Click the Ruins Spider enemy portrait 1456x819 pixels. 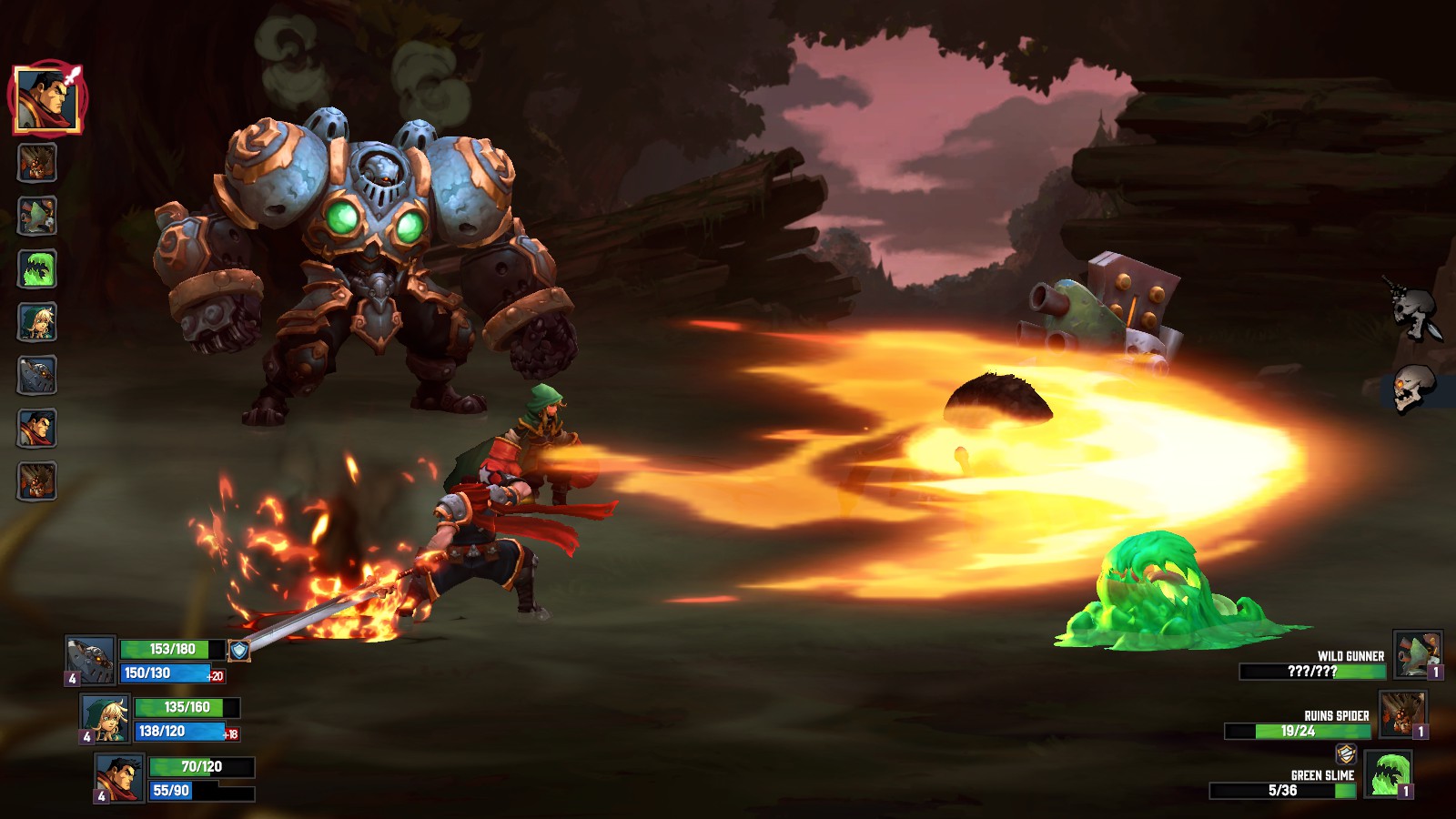click(1402, 713)
